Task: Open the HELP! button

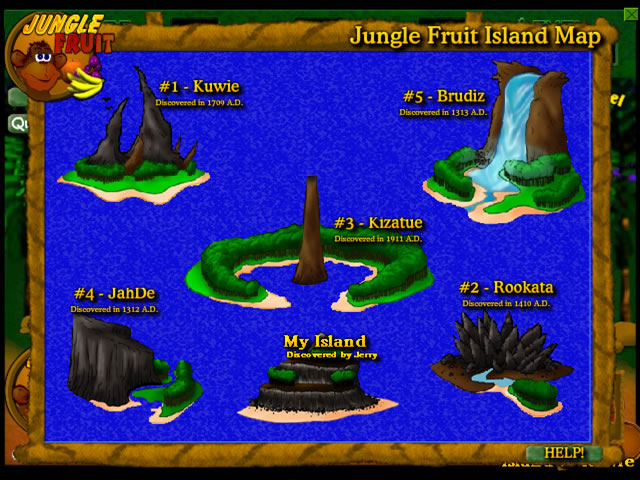Action: [564, 453]
